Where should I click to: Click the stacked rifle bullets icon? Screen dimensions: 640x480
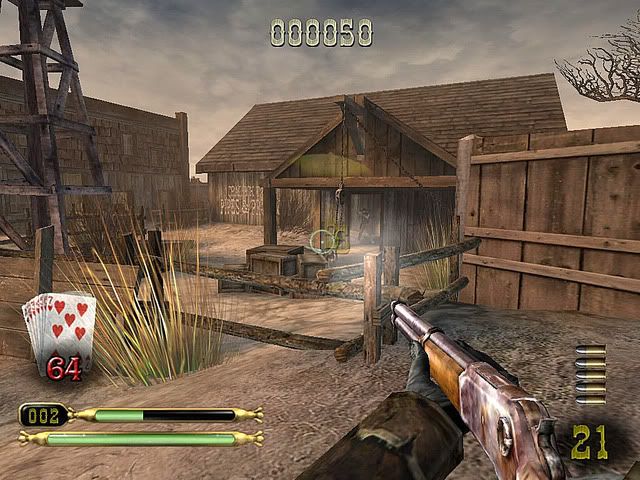[x=590, y=374]
